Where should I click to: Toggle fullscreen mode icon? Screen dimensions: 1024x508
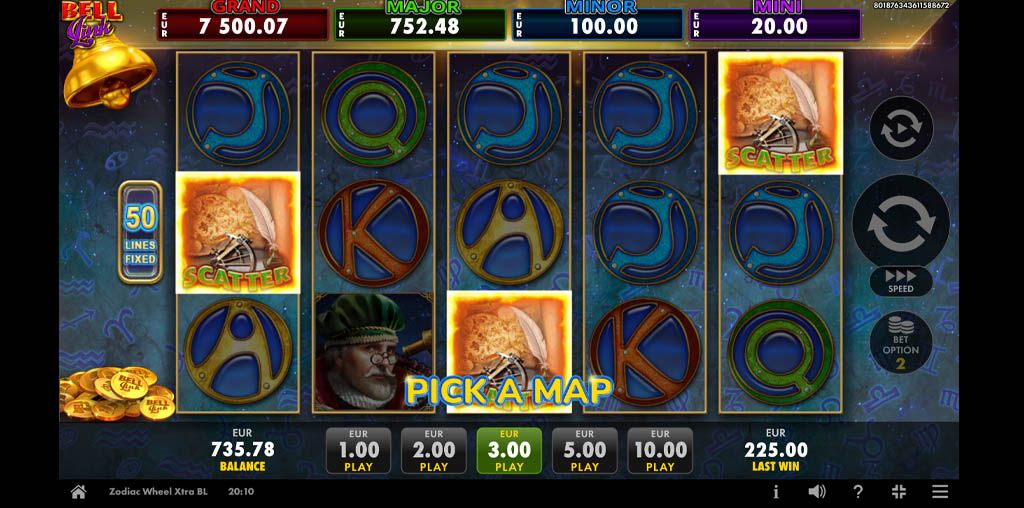[898, 492]
